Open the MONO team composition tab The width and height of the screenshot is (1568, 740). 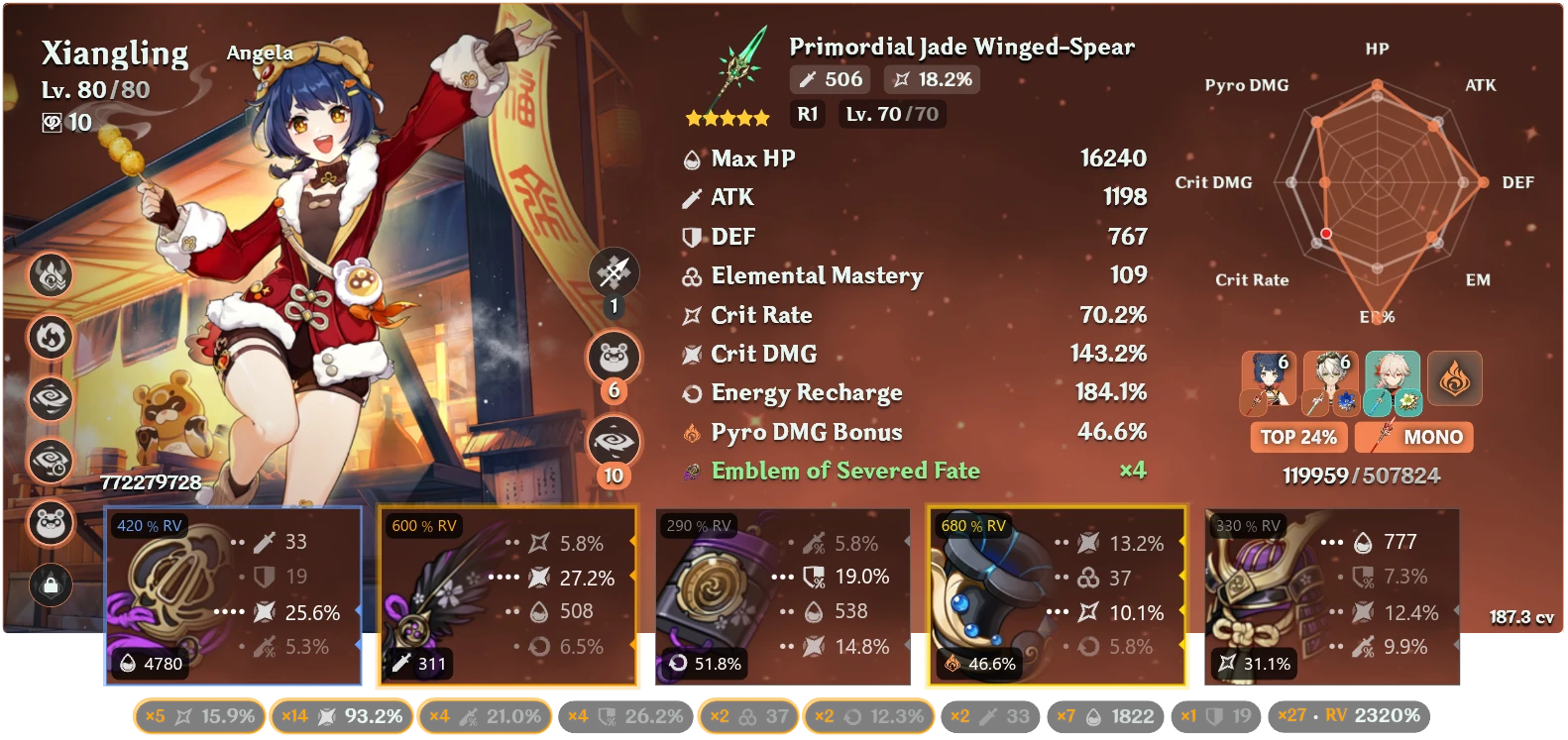[1414, 437]
